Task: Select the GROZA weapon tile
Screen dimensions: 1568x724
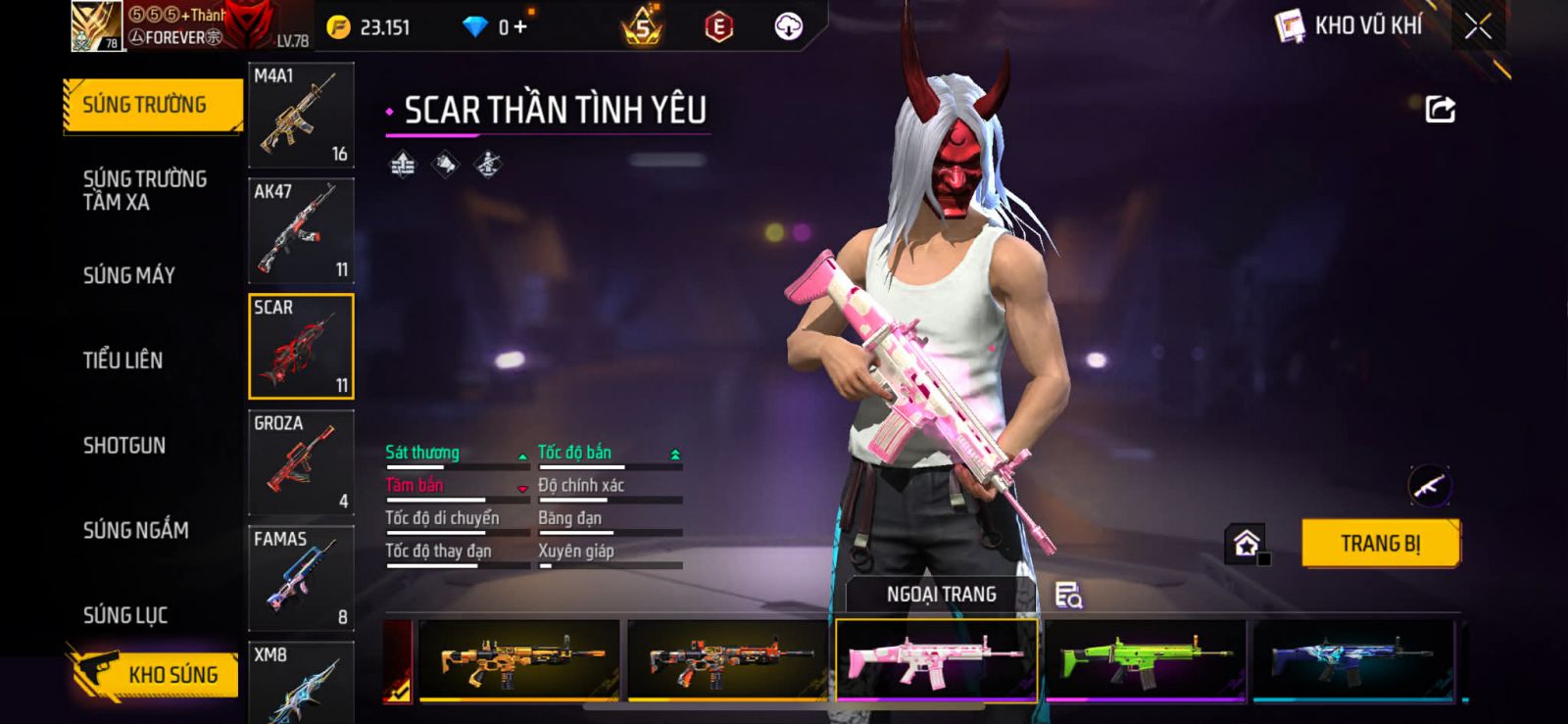Action: point(301,462)
